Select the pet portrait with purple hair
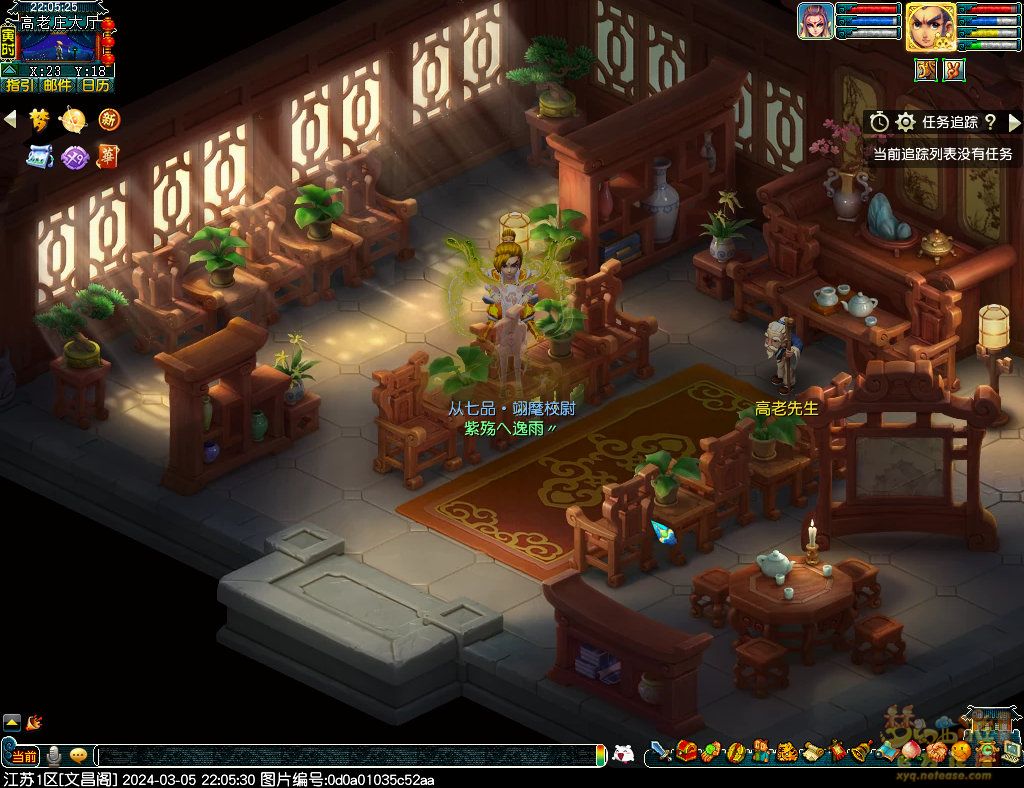1024x788 pixels. pyautogui.click(x=815, y=21)
